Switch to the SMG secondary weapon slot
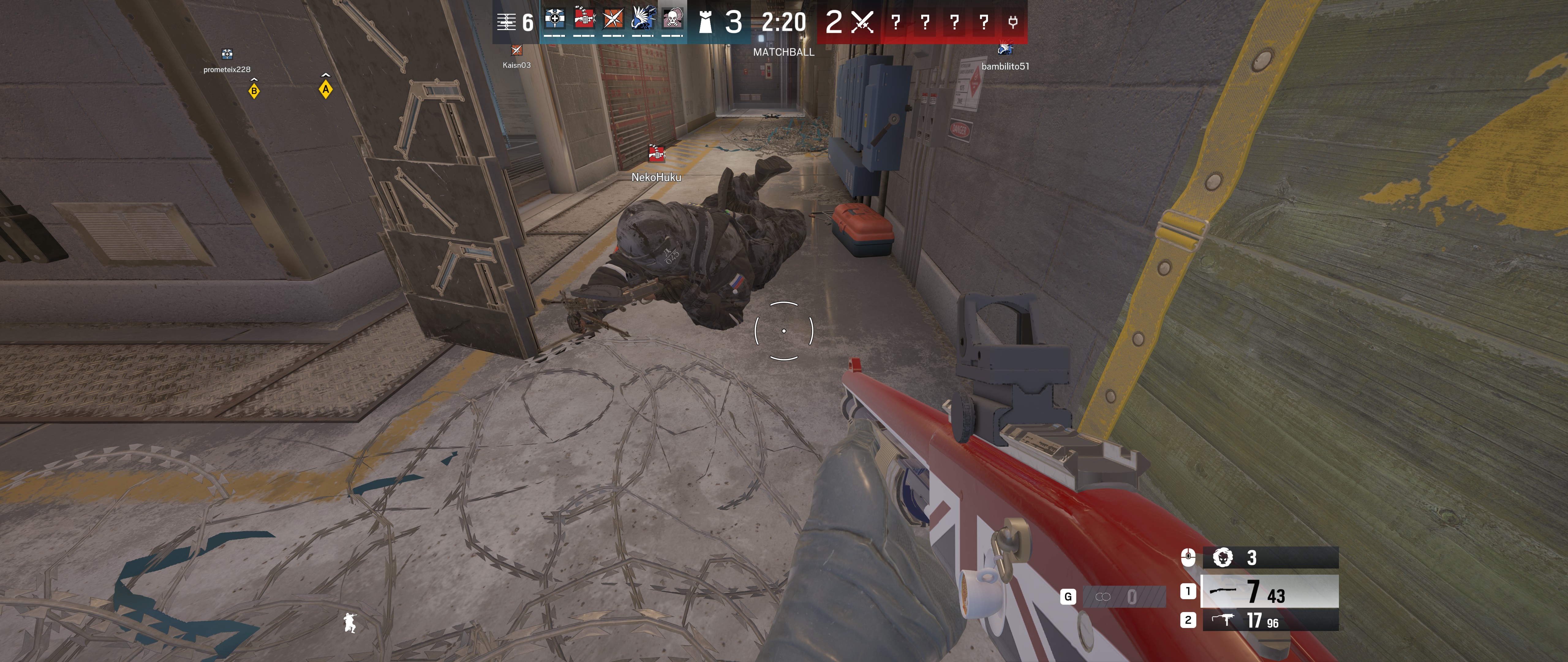This screenshot has height=662, width=1568. (1270, 621)
